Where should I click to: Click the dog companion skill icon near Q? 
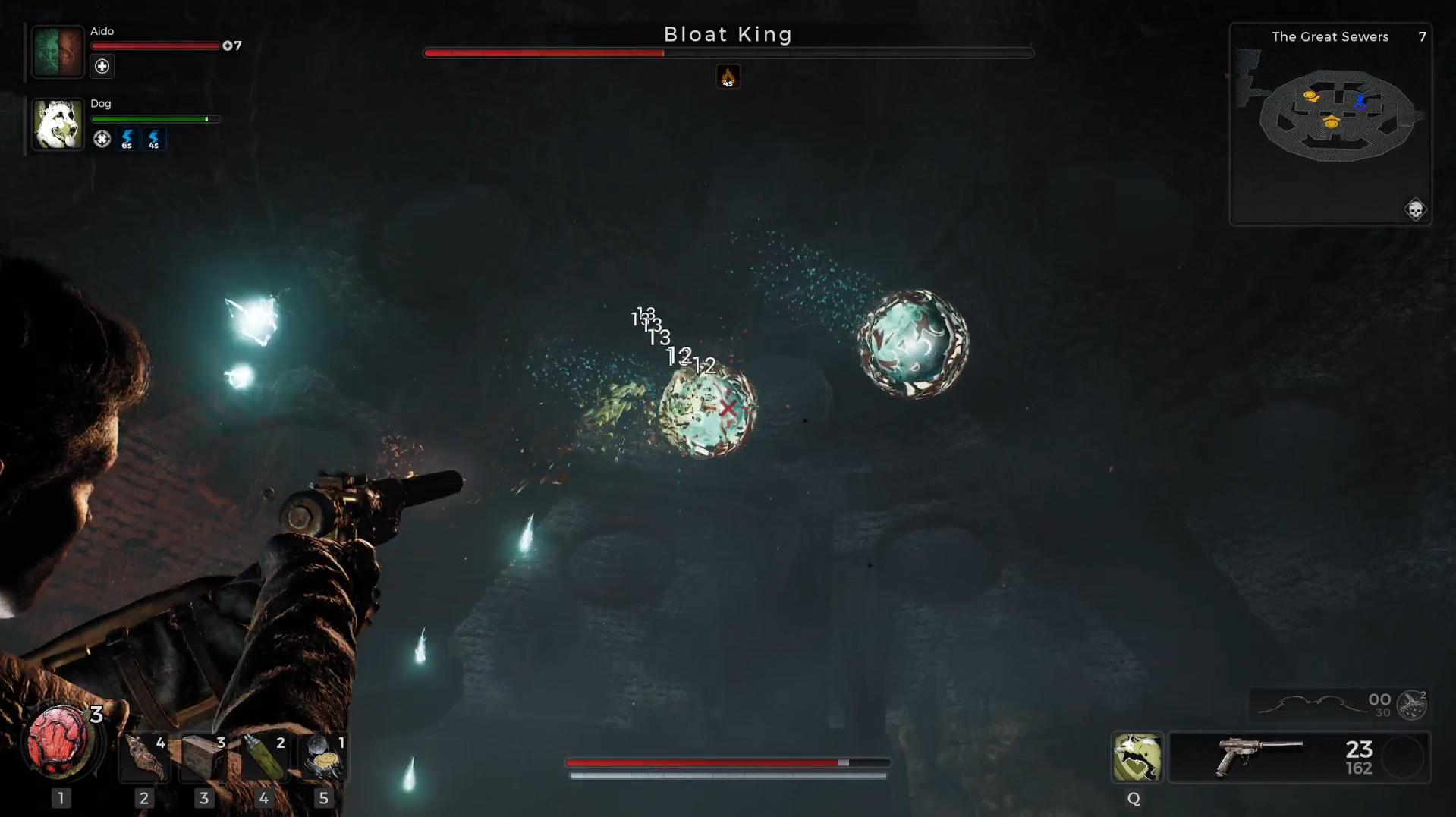[x=1135, y=757]
